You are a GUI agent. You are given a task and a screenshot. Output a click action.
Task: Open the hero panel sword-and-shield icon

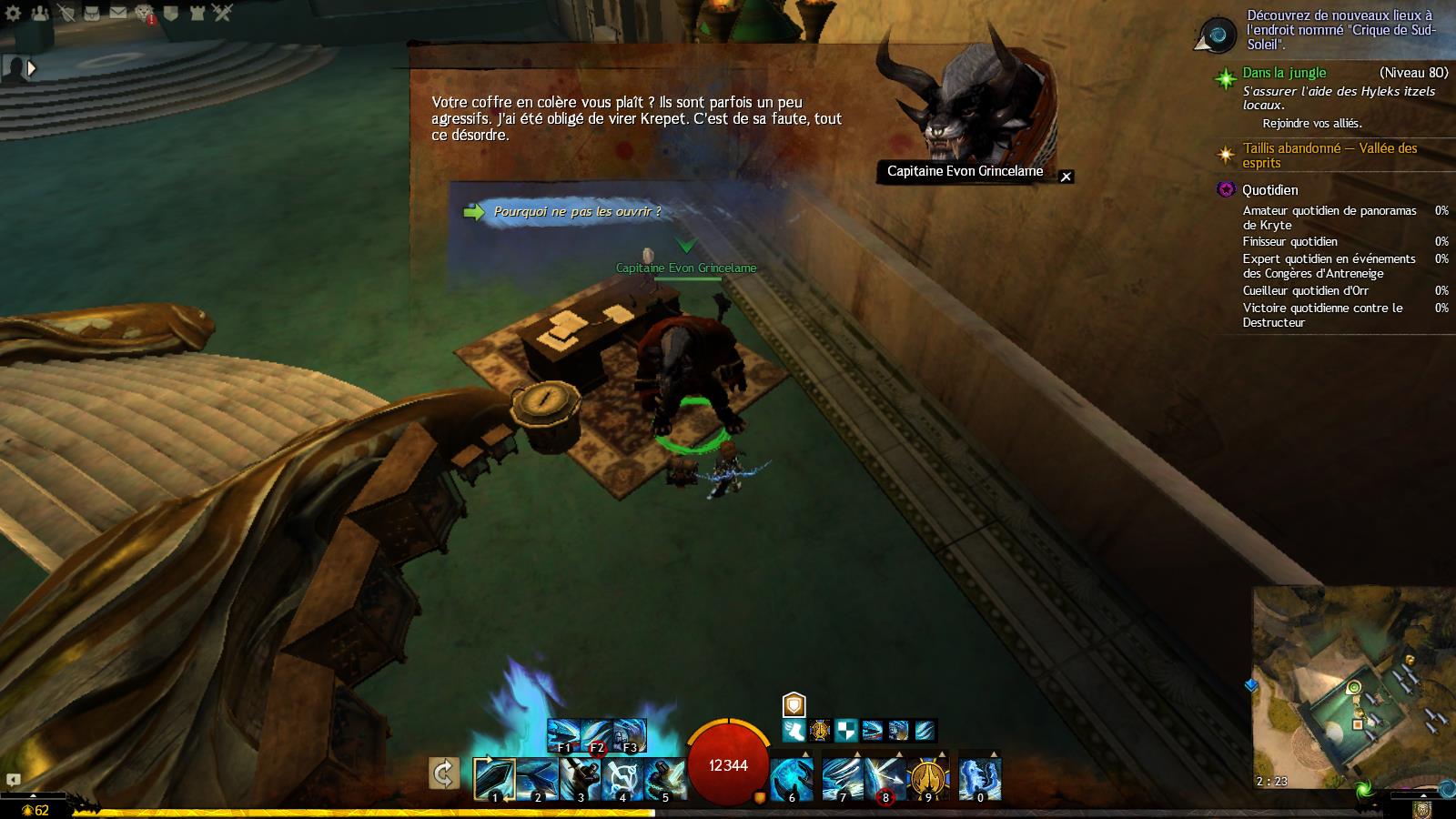66,13
